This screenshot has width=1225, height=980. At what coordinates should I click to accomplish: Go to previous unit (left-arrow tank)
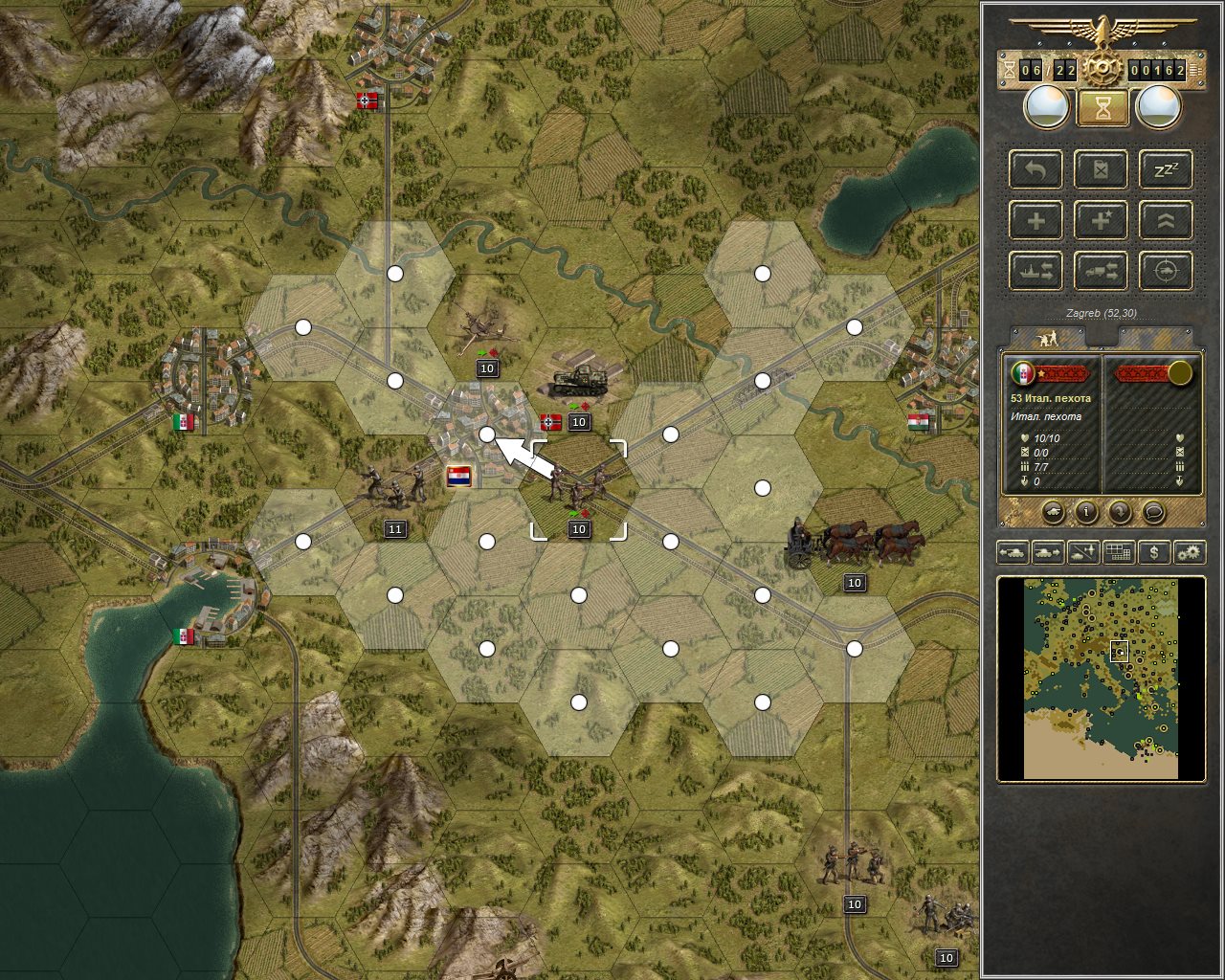click(1013, 552)
